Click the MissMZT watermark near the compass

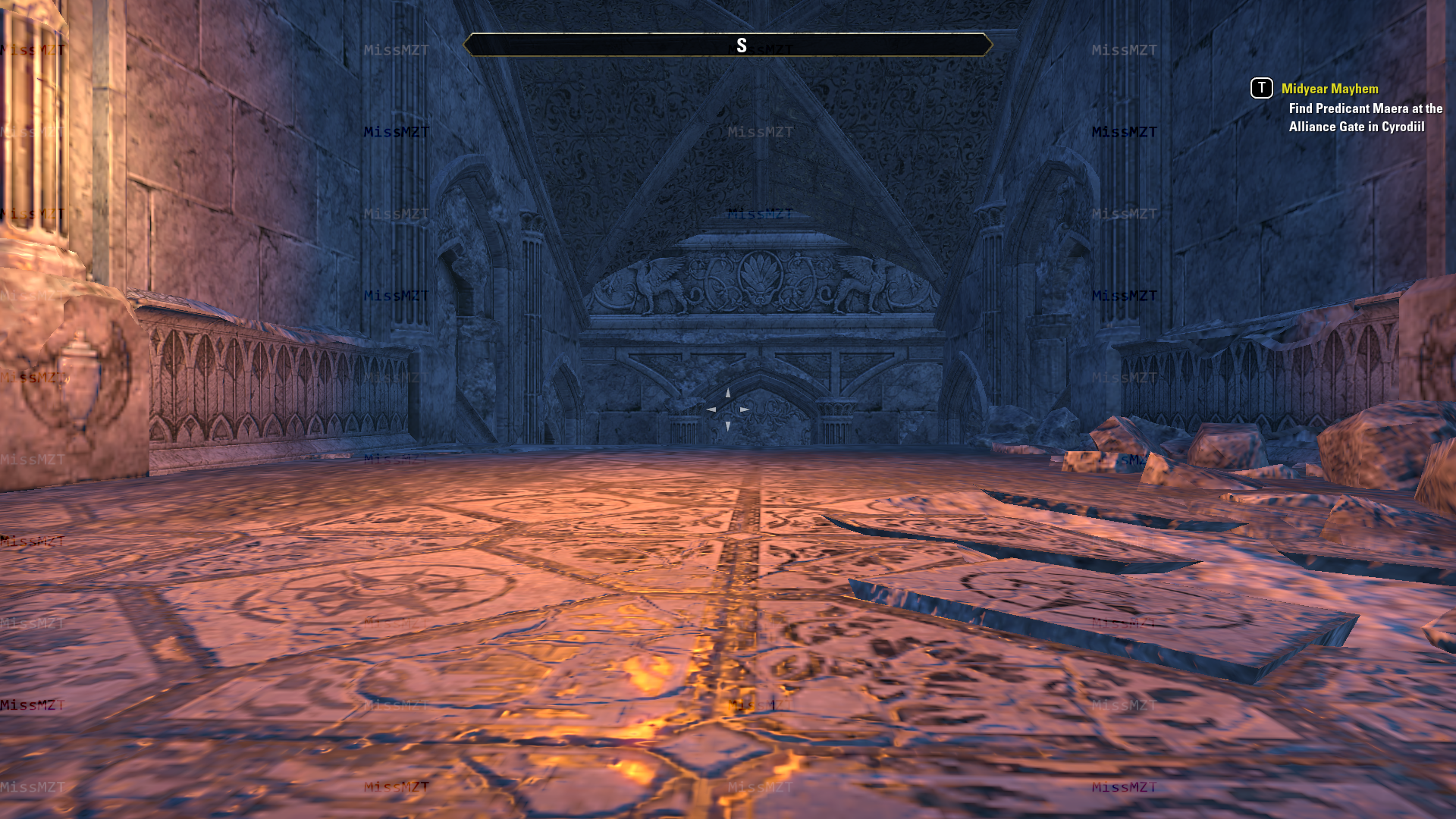[x=761, y=50]
